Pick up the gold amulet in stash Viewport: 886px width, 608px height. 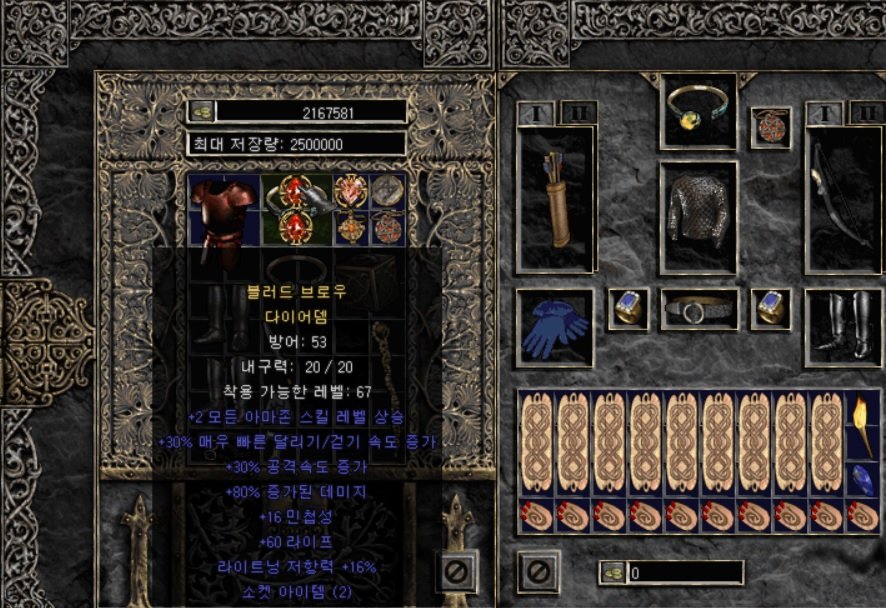click(x=351, y=228)
